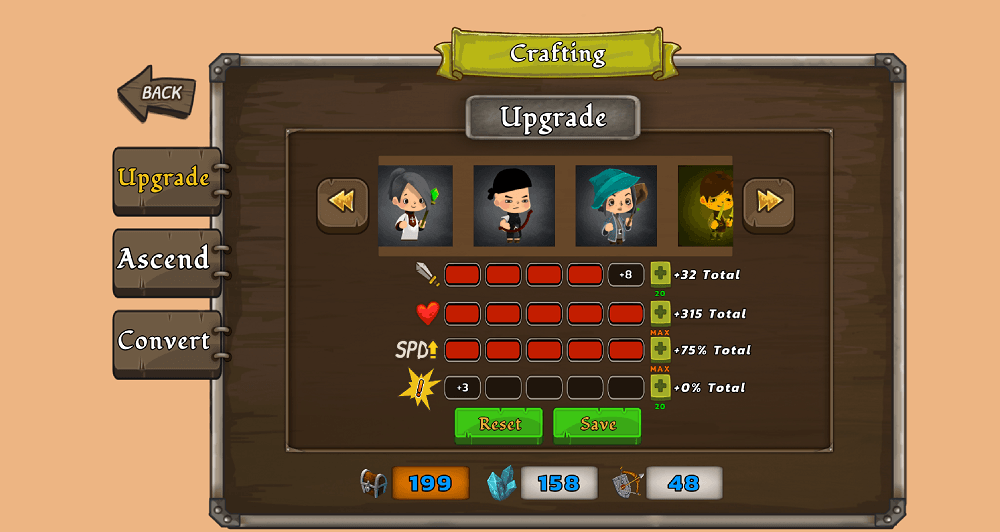1000x532 pixels.
Task: Add an attack upgrade with sword plus
Action: click(x=660, y=274)
